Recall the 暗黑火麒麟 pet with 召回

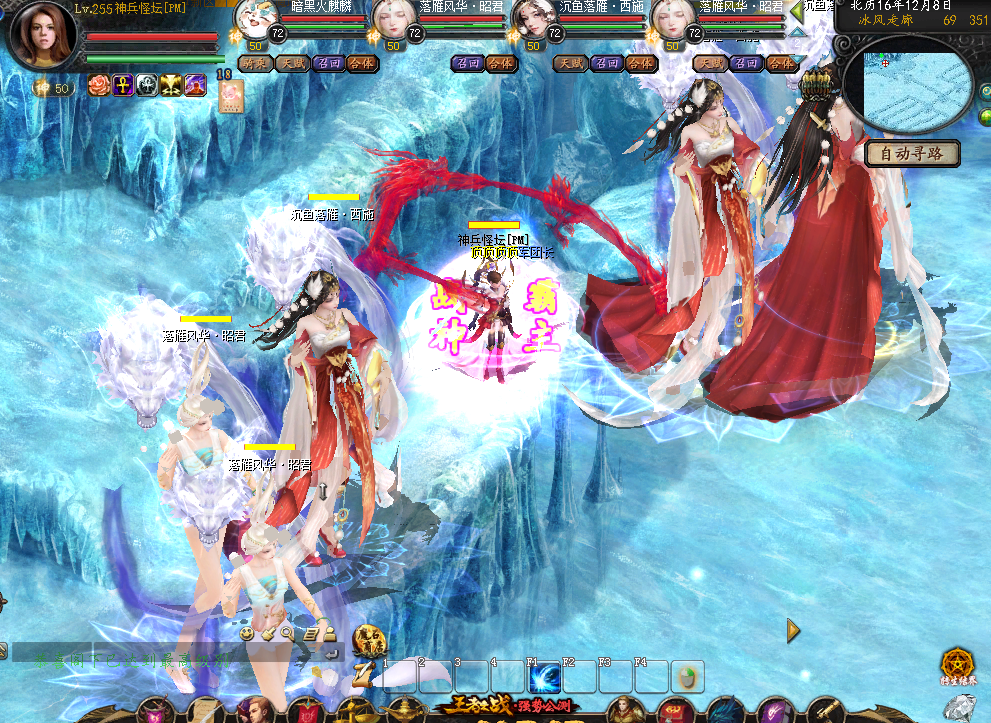tap(327, 63)
